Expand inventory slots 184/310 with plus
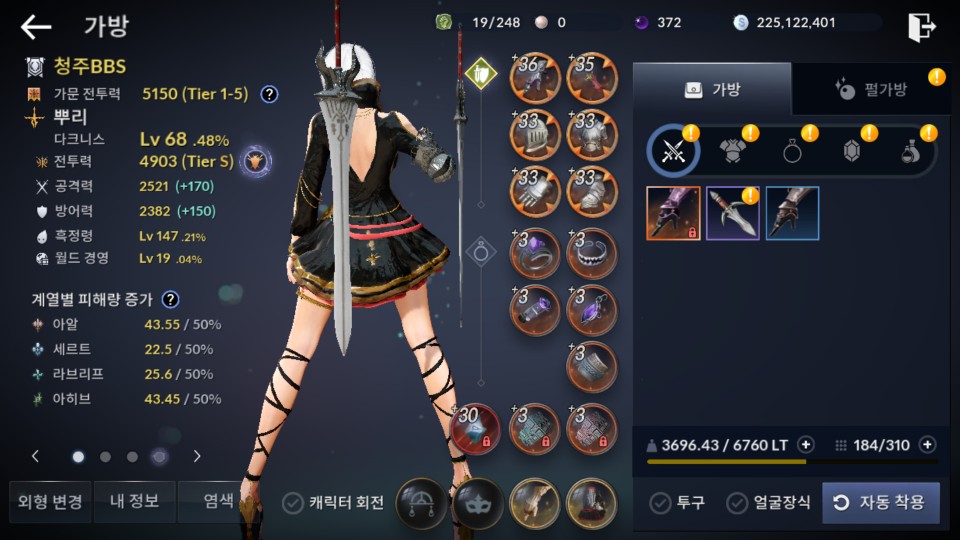This screenshot has width=960, height=540. [927, 445]
